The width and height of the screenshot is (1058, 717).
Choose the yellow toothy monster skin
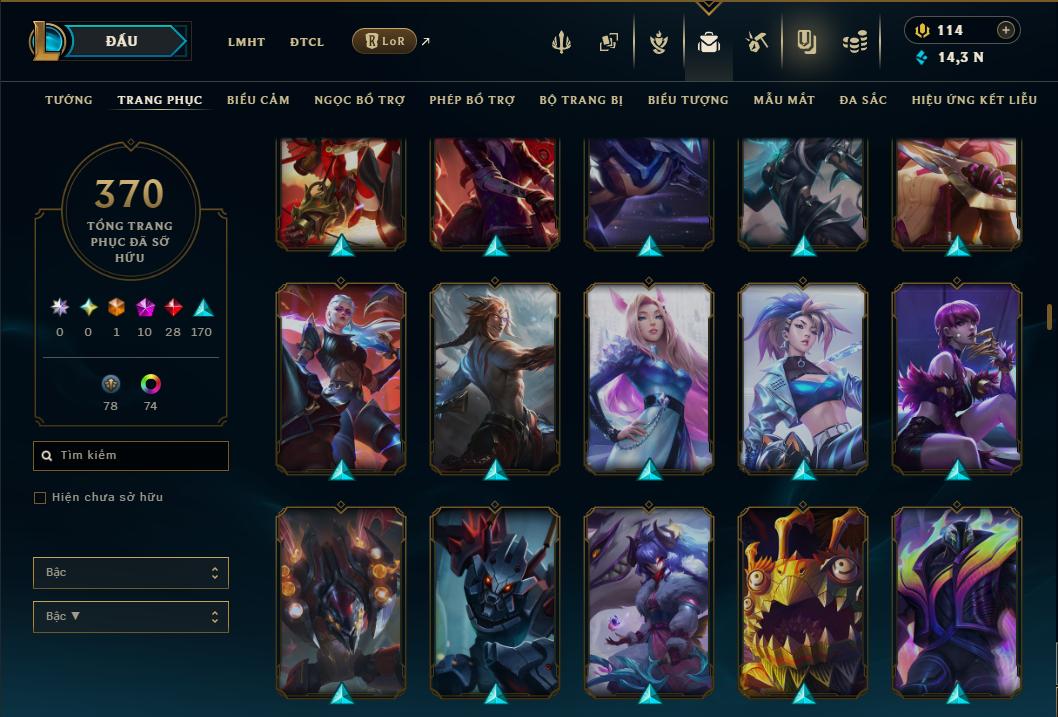[803, 600]
